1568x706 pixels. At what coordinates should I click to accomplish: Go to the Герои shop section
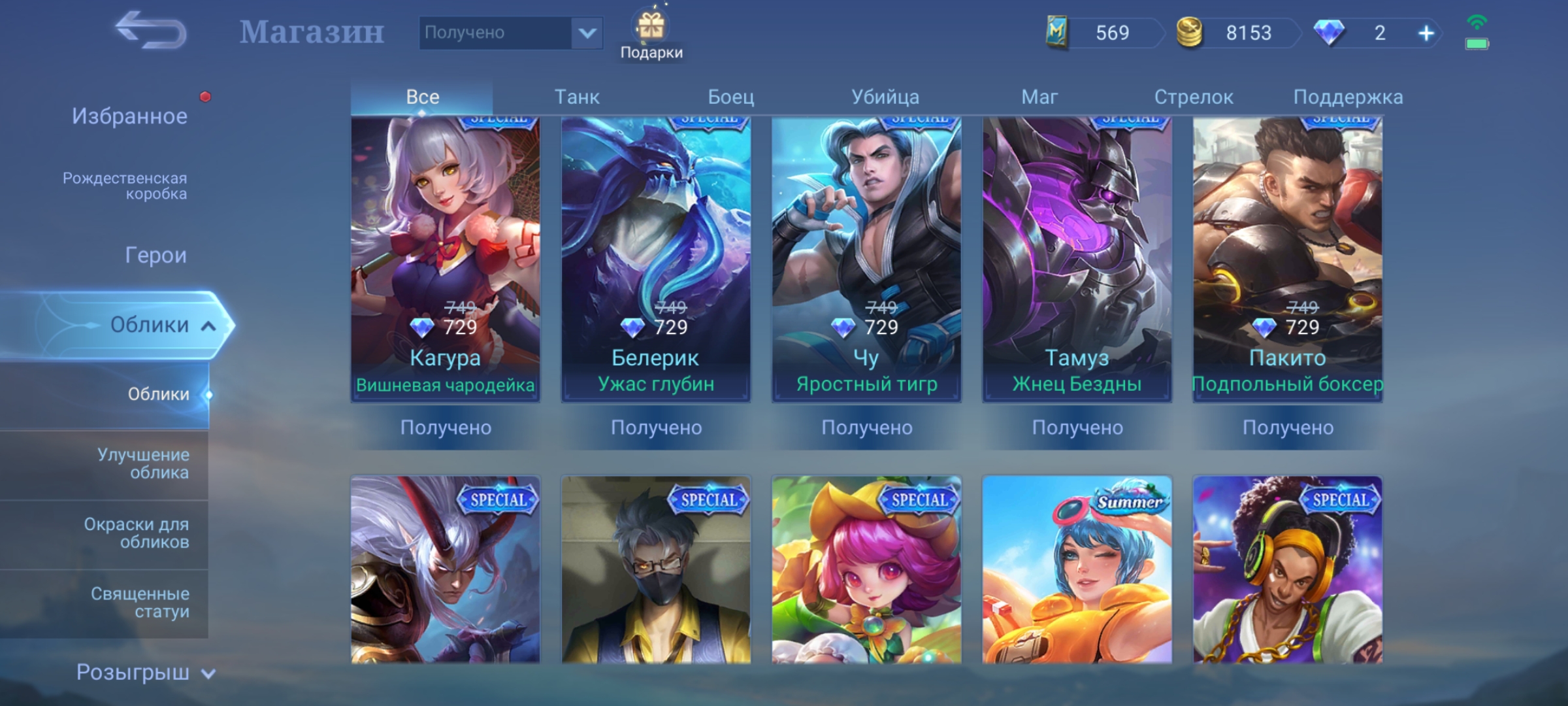pos(155,255)
